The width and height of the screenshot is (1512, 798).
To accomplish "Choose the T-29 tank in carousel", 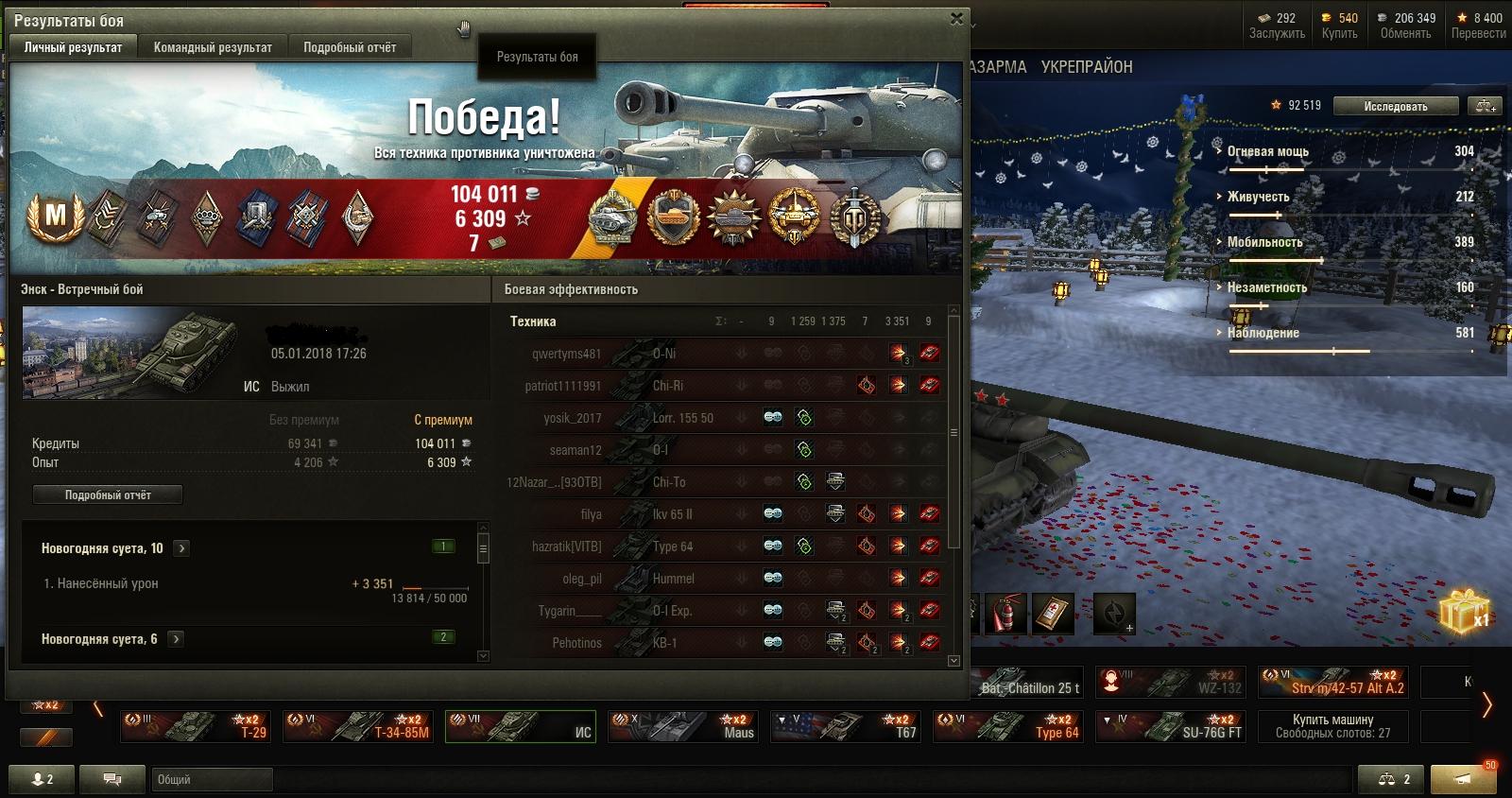I will tap(195, 726).
